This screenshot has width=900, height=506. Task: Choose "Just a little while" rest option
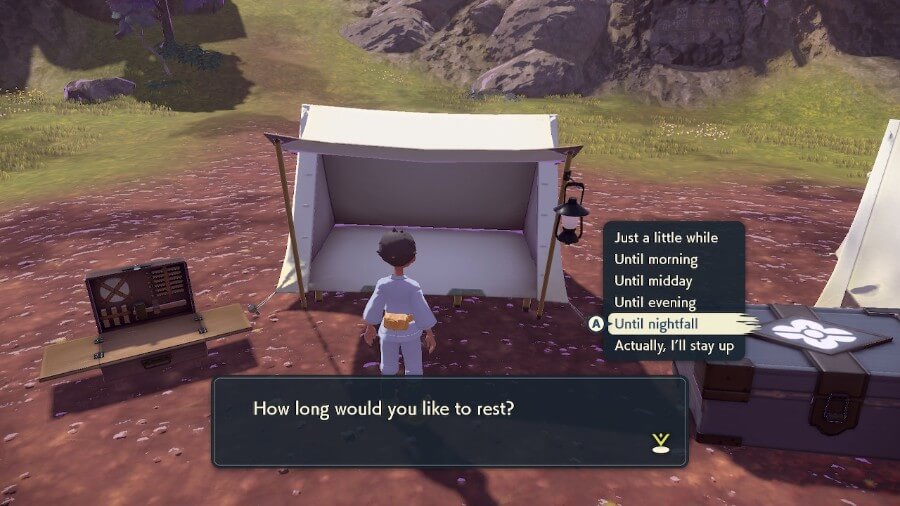pyautogui.click(x=666, y=239)
